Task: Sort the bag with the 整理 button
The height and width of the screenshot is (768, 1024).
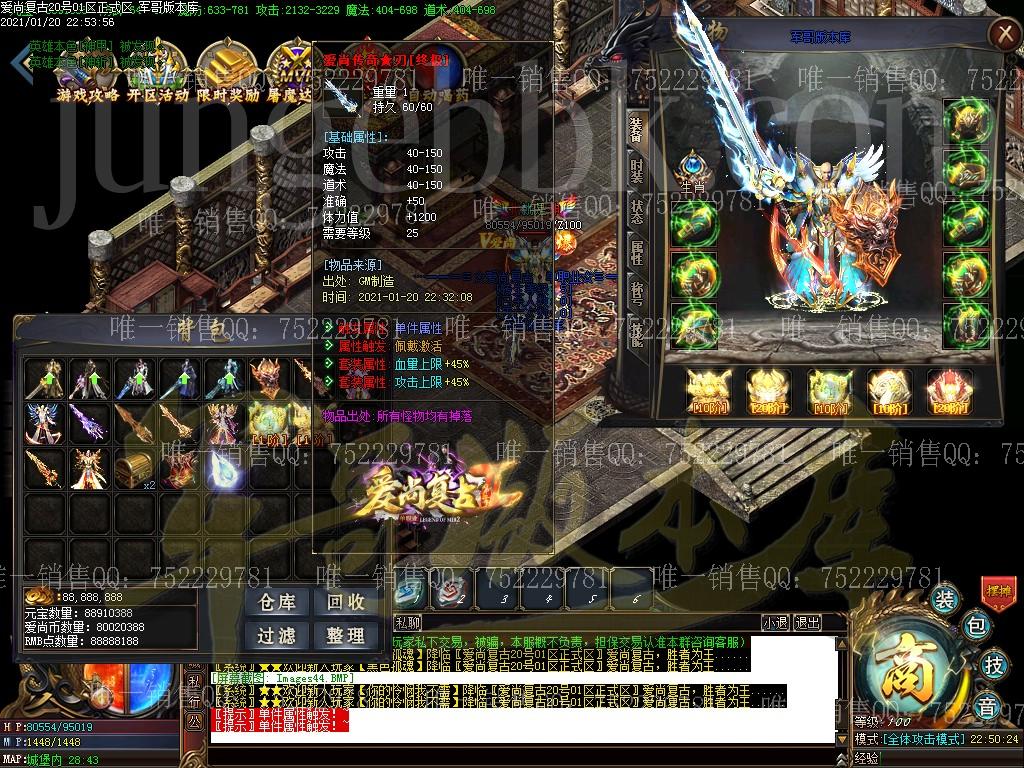Action: coord(345,636)
